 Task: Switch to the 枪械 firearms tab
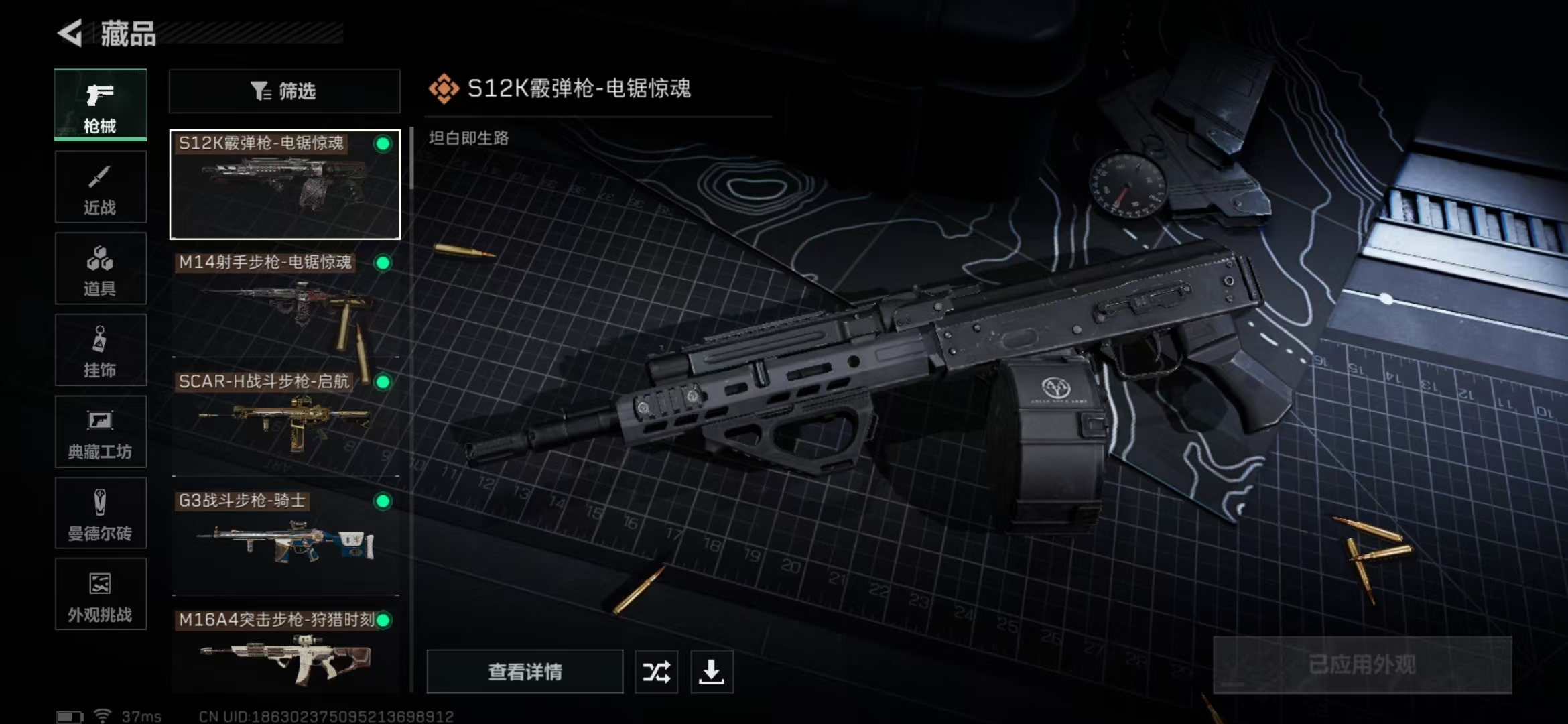coord(101,105)
